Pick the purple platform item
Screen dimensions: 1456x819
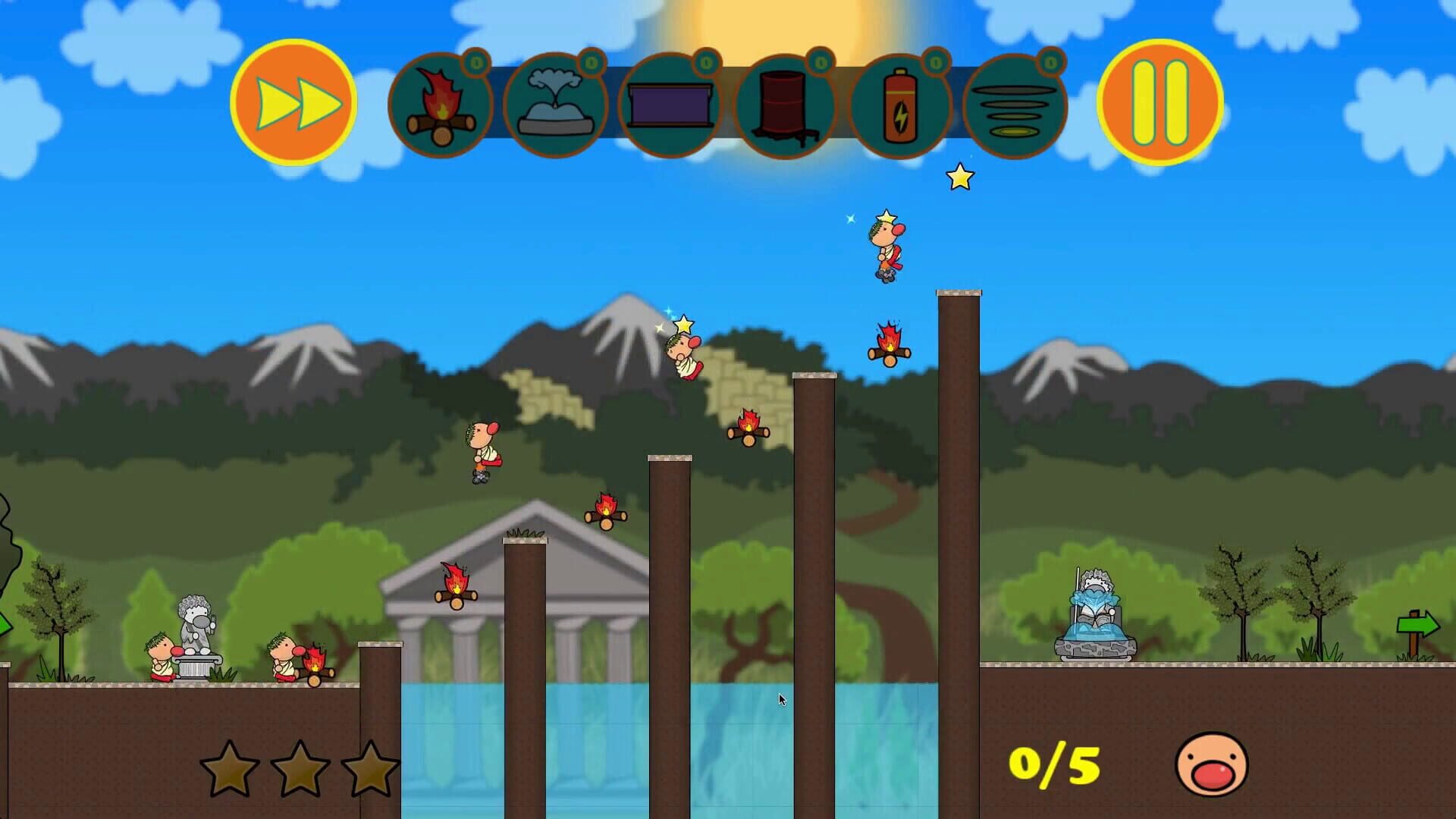coord(670,105)
